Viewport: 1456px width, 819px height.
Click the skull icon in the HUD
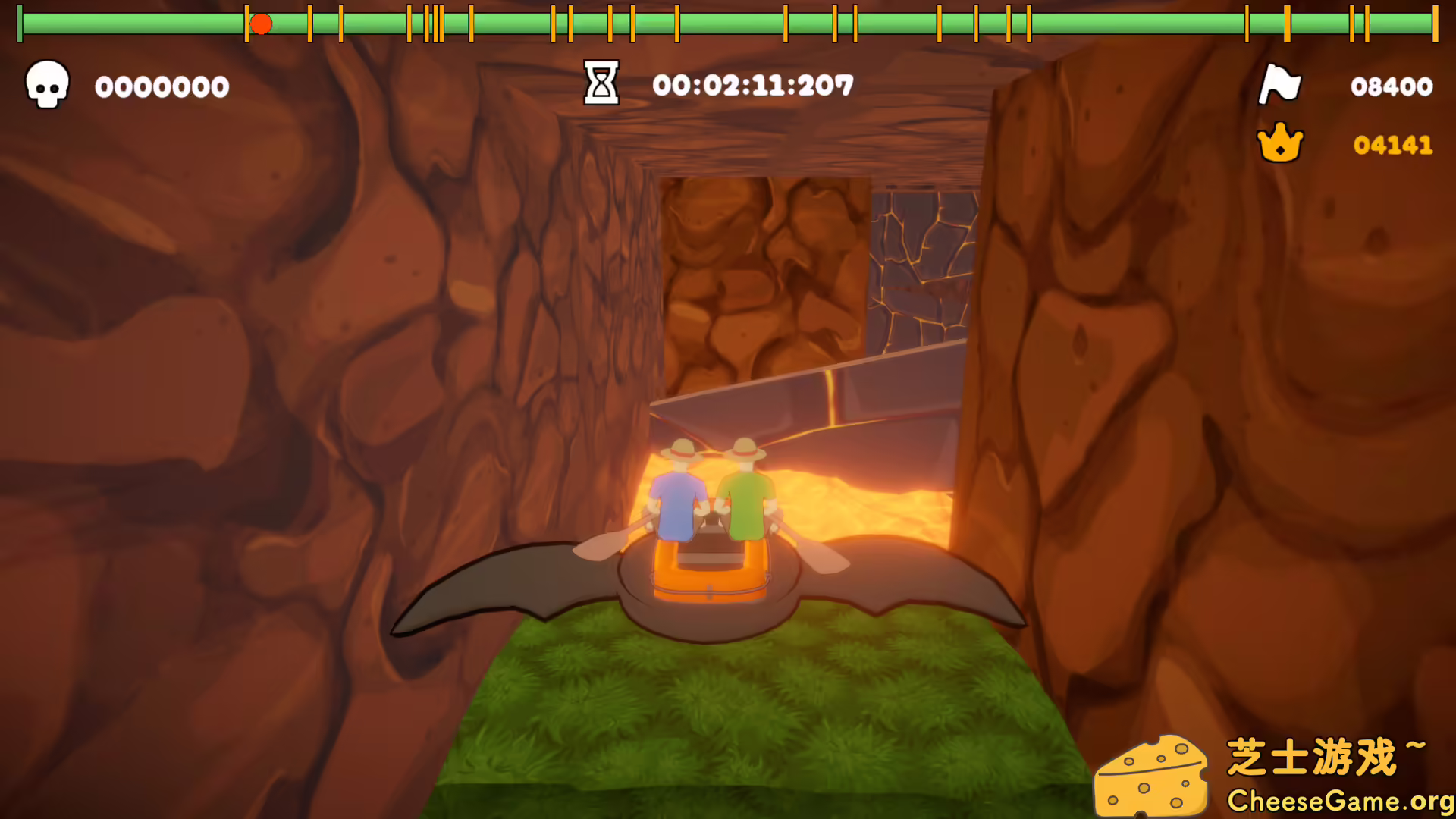coord(47,86)
